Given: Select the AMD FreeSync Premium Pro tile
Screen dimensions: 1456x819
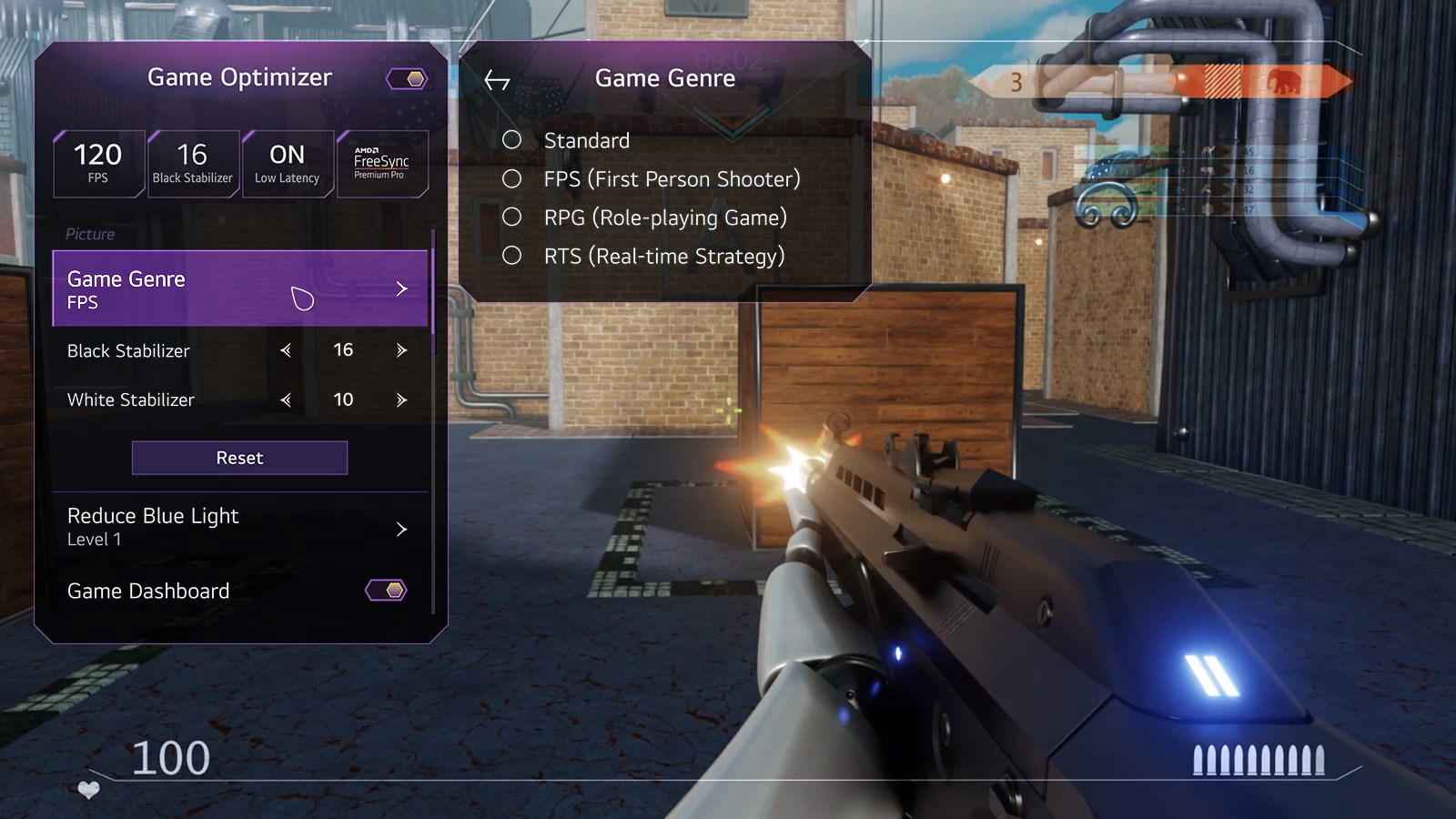Looking at the screenshot, I should click(x=381, y=164).
